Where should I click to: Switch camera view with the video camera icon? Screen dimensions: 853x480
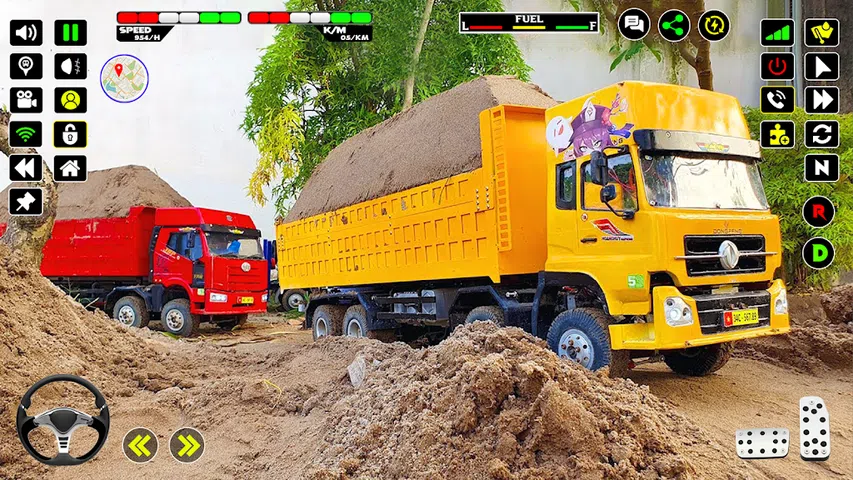(26, 100)
